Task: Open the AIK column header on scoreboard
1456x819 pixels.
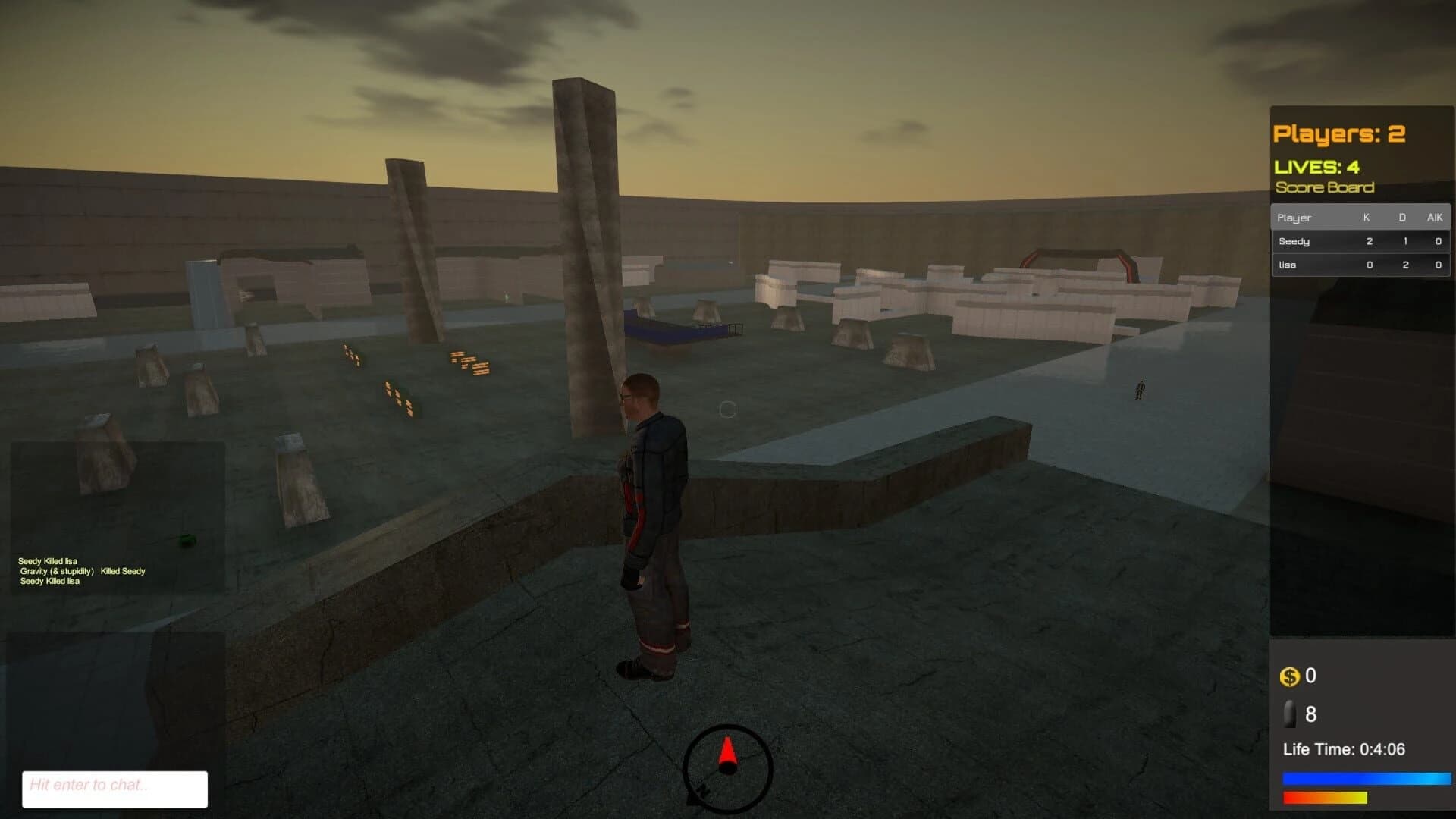Action: click(1434, 218)
